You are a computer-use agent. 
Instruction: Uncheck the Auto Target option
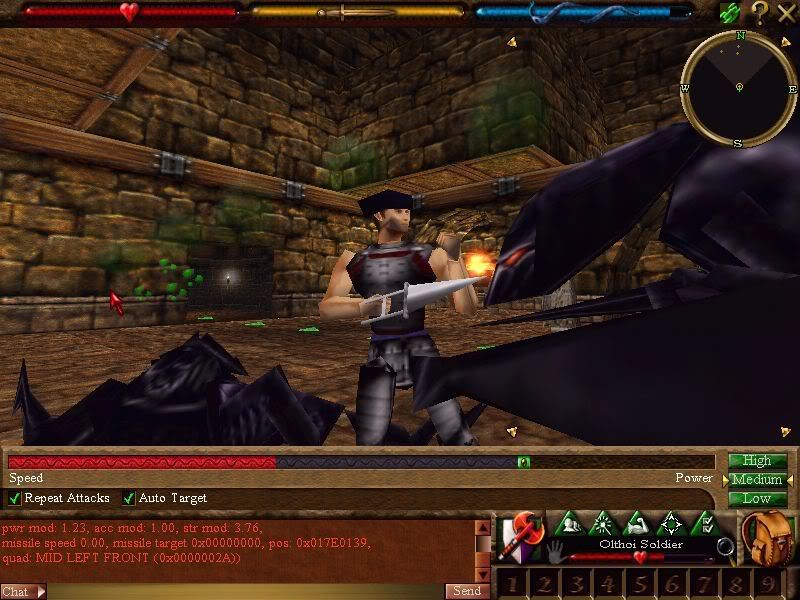(129, 498)
